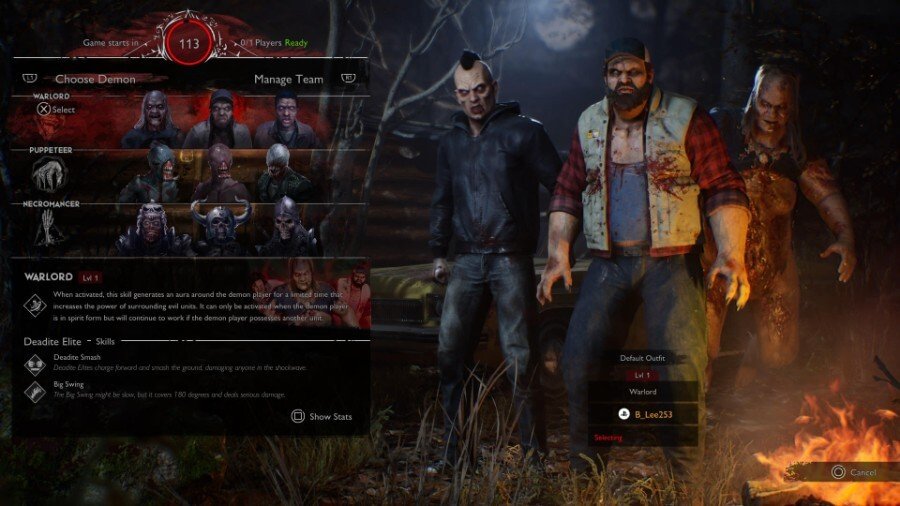Cancel the demon selection
Viewport: 900px width, 506px height.
pos(853,472)
